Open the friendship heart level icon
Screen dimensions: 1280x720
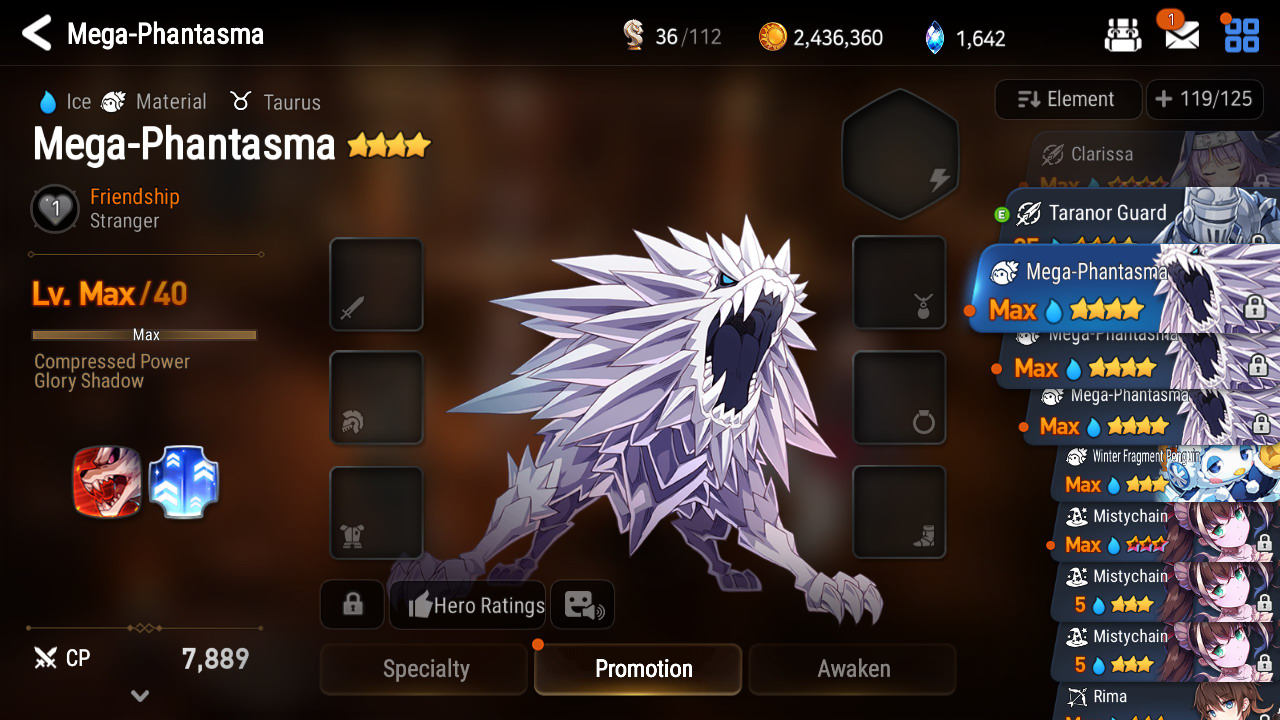coord(56,209)
